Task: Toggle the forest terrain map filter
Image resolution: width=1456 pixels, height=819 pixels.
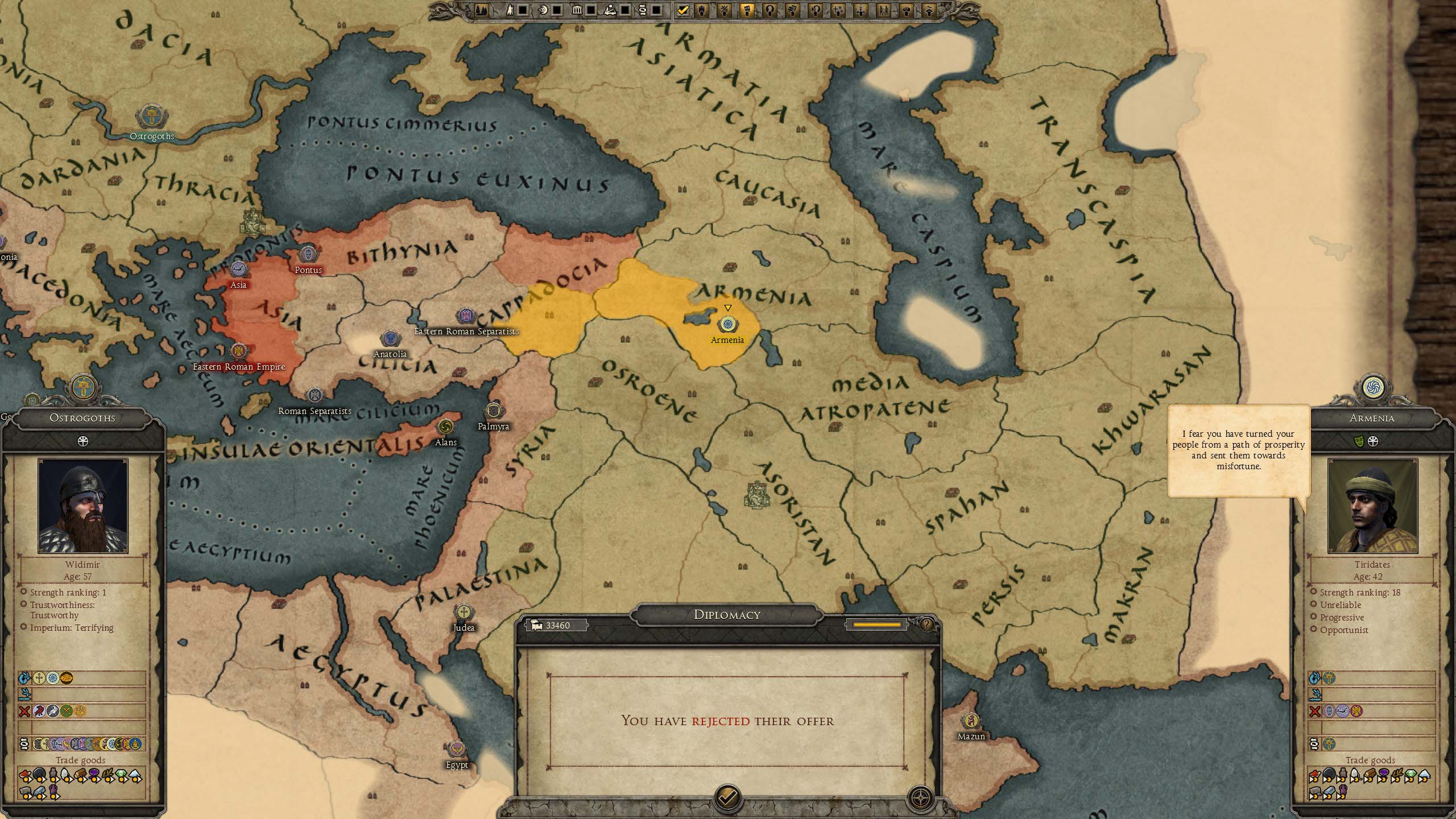Action: click(482, 10)
